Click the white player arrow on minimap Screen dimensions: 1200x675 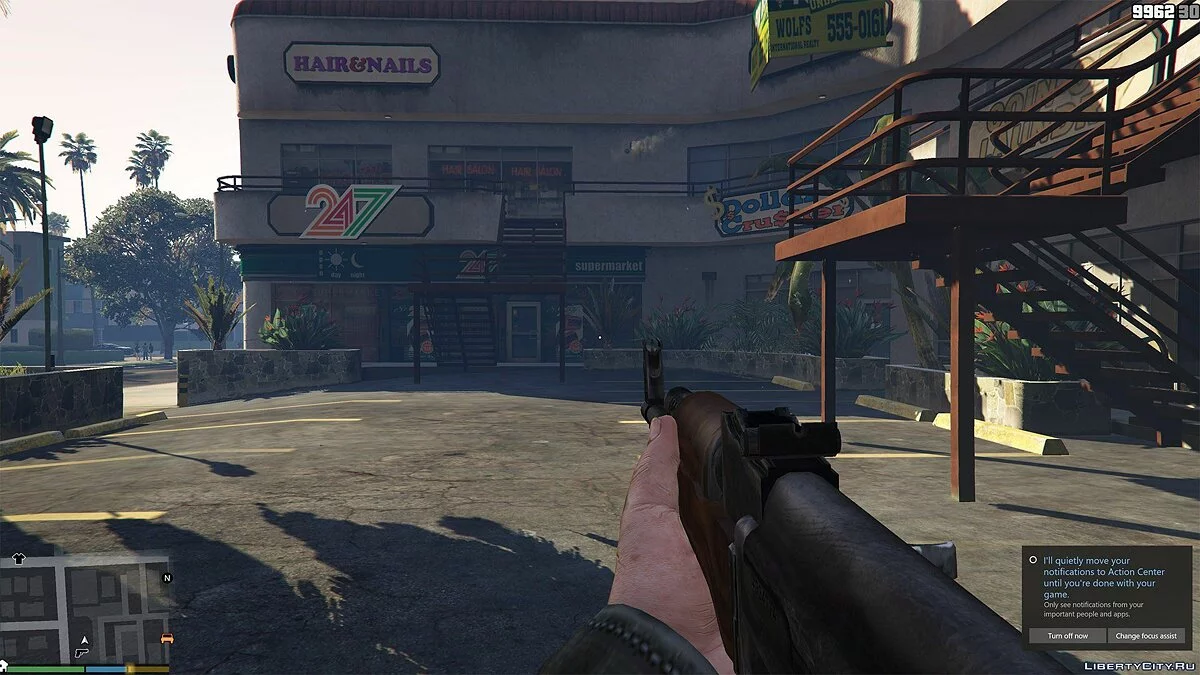point(85,638)
